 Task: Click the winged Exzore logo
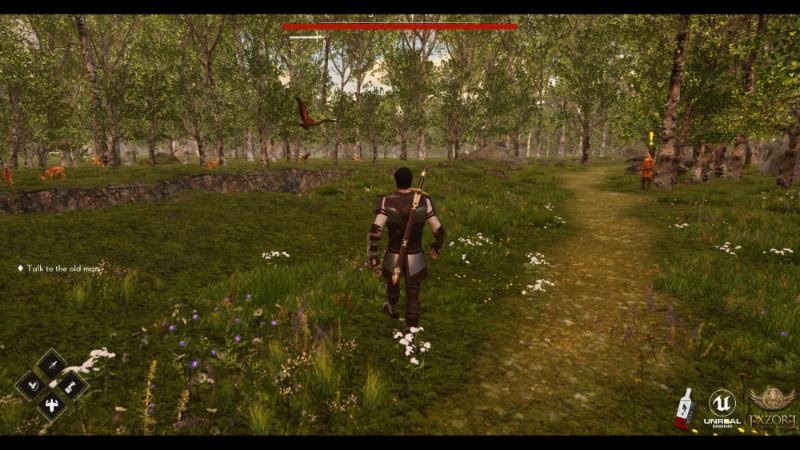pos(772,407)
